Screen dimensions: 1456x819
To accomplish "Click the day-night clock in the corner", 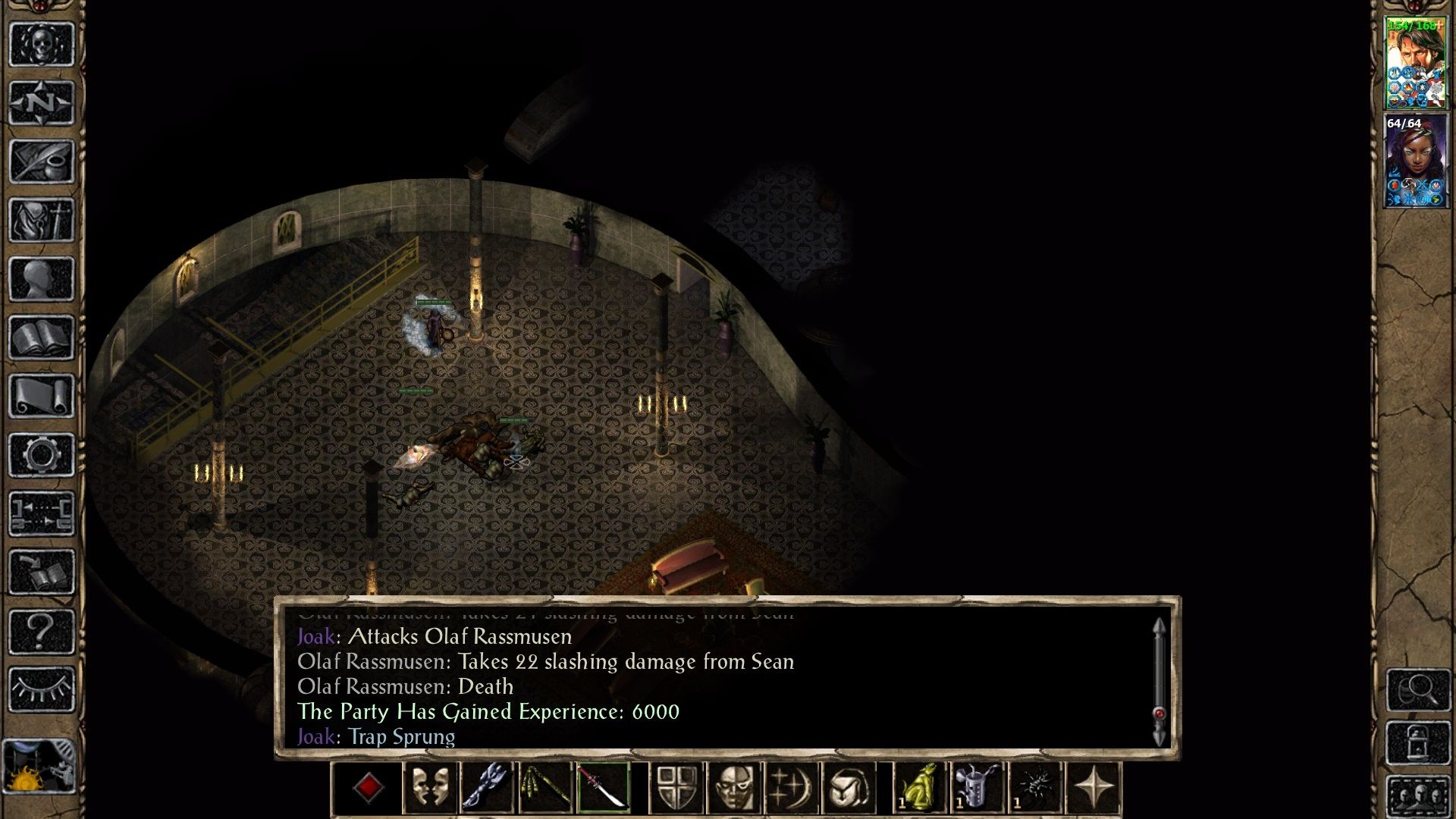I will 39,767.
